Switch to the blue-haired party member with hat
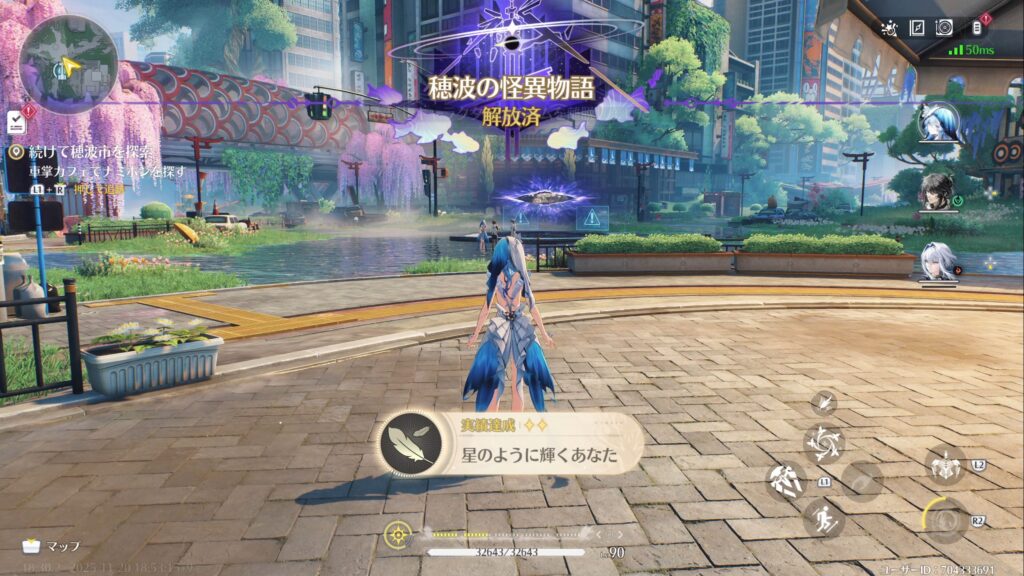Screen dimensions: 1024x576 click(x=939, y=122)
